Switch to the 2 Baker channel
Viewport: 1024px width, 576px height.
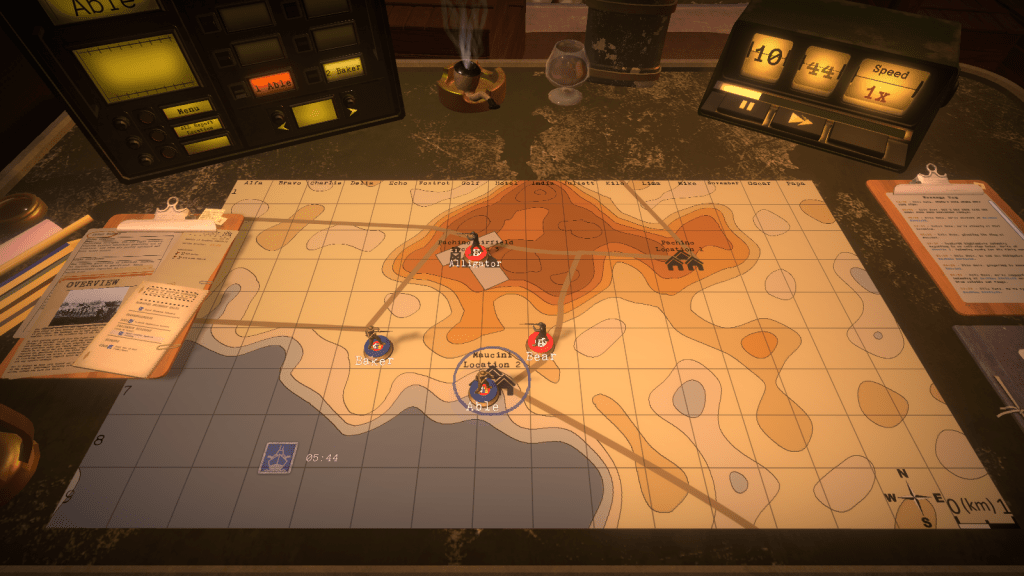click(341, 70)
